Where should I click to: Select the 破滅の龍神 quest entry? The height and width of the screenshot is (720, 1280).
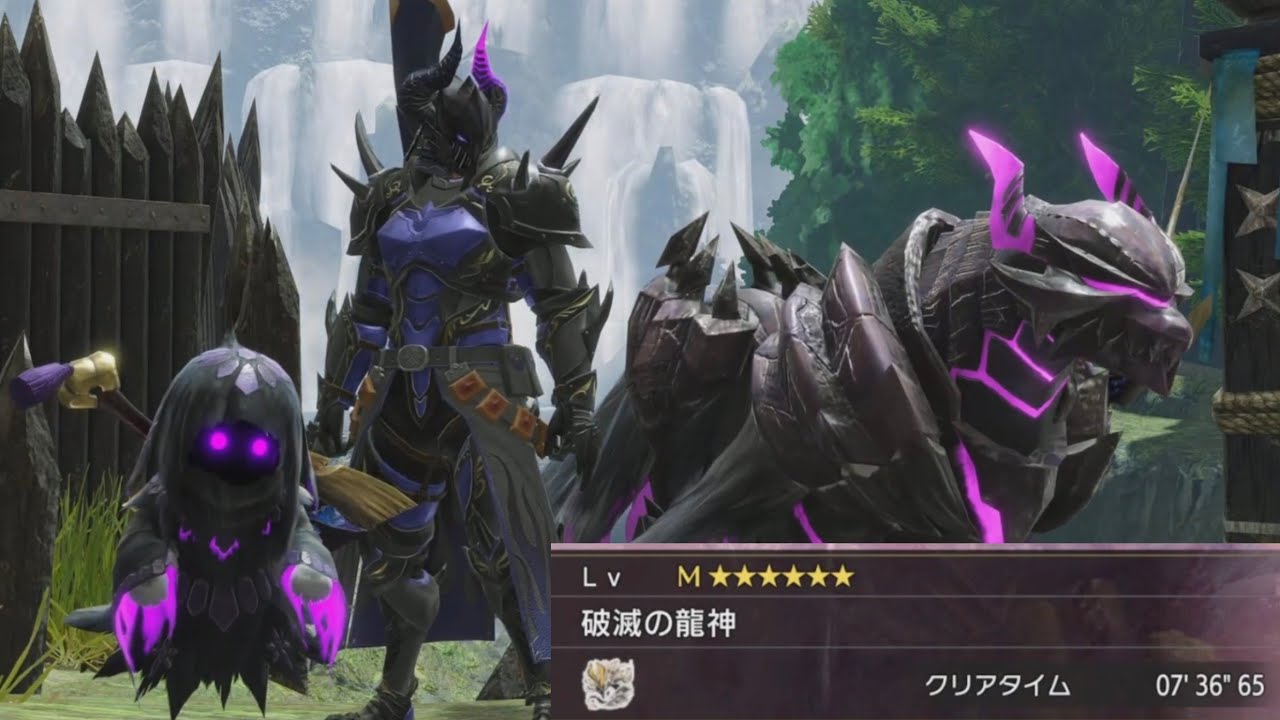(x=659, y=624)
